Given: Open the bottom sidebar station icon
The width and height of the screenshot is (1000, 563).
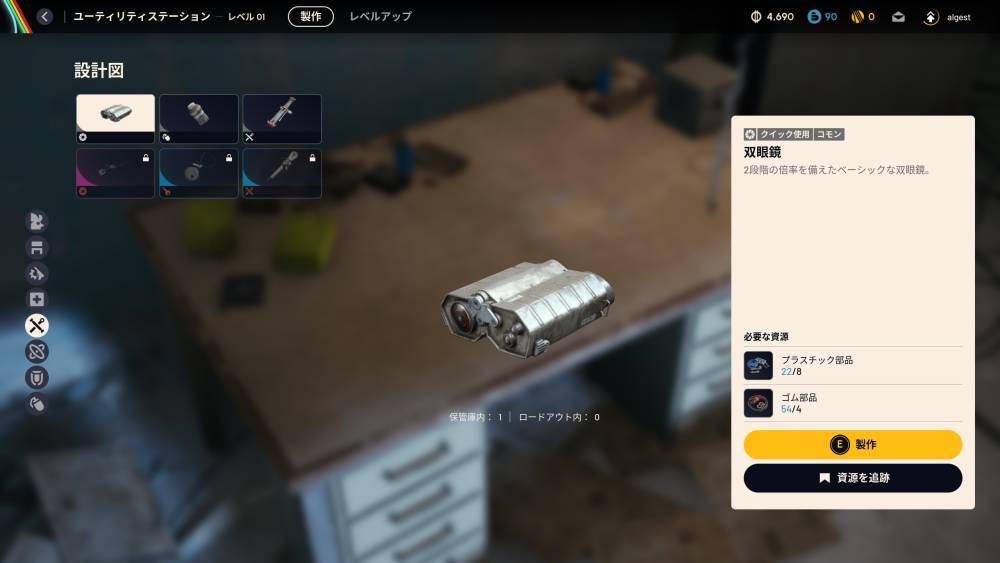Looking at the screenshot, I should 37,404.
